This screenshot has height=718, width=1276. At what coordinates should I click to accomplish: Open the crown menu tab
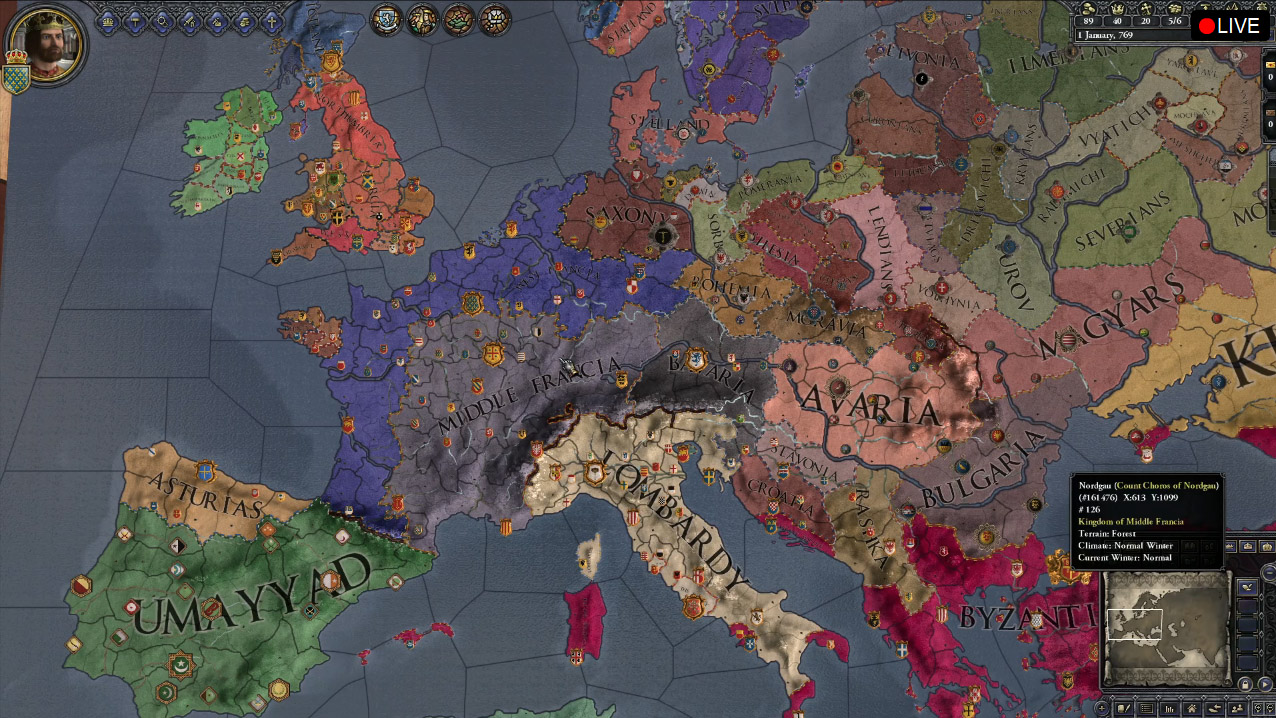tap(108, 20)
